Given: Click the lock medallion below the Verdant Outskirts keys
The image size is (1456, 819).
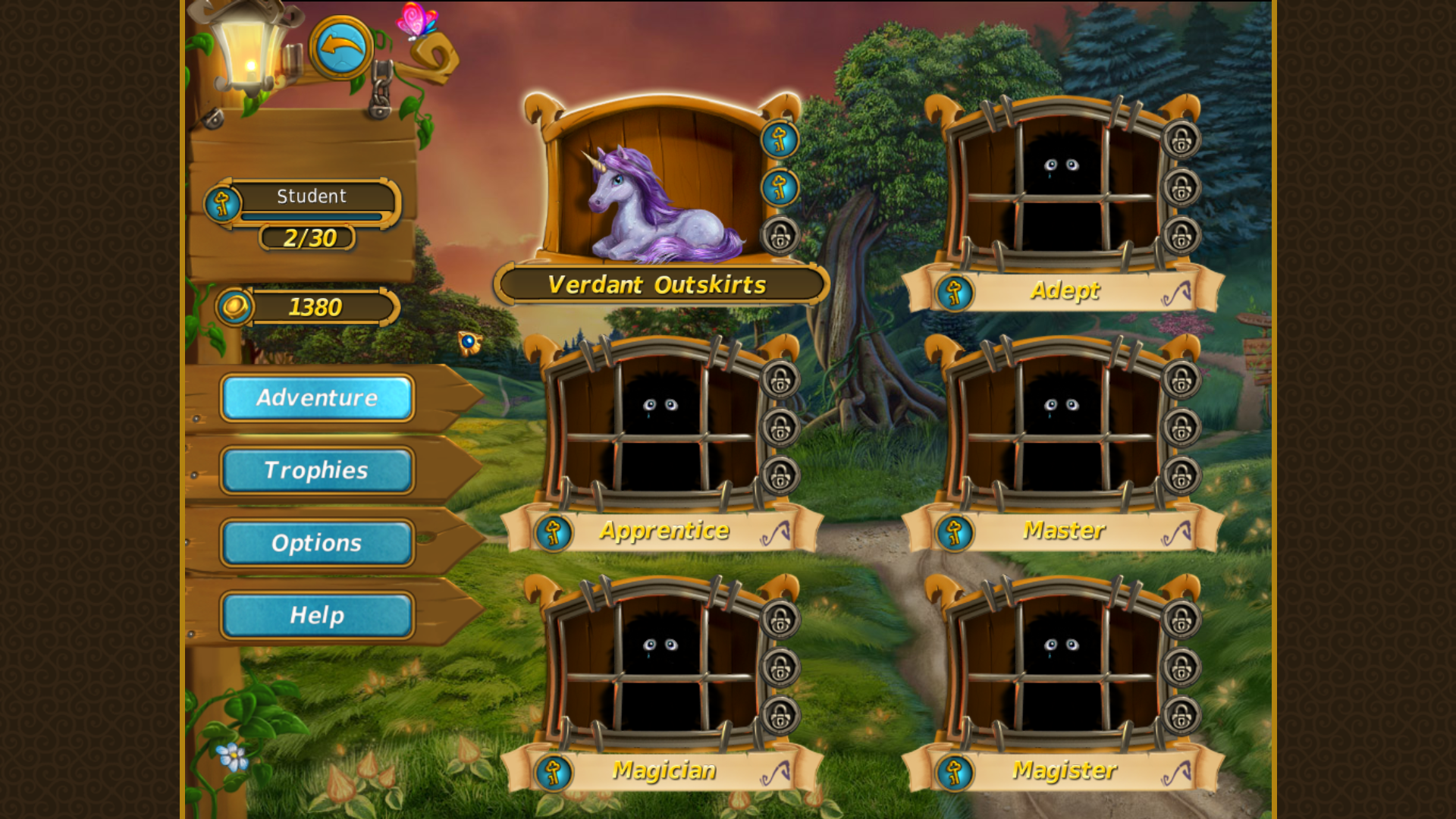Looking at the screenshot, I should (780, 235).
